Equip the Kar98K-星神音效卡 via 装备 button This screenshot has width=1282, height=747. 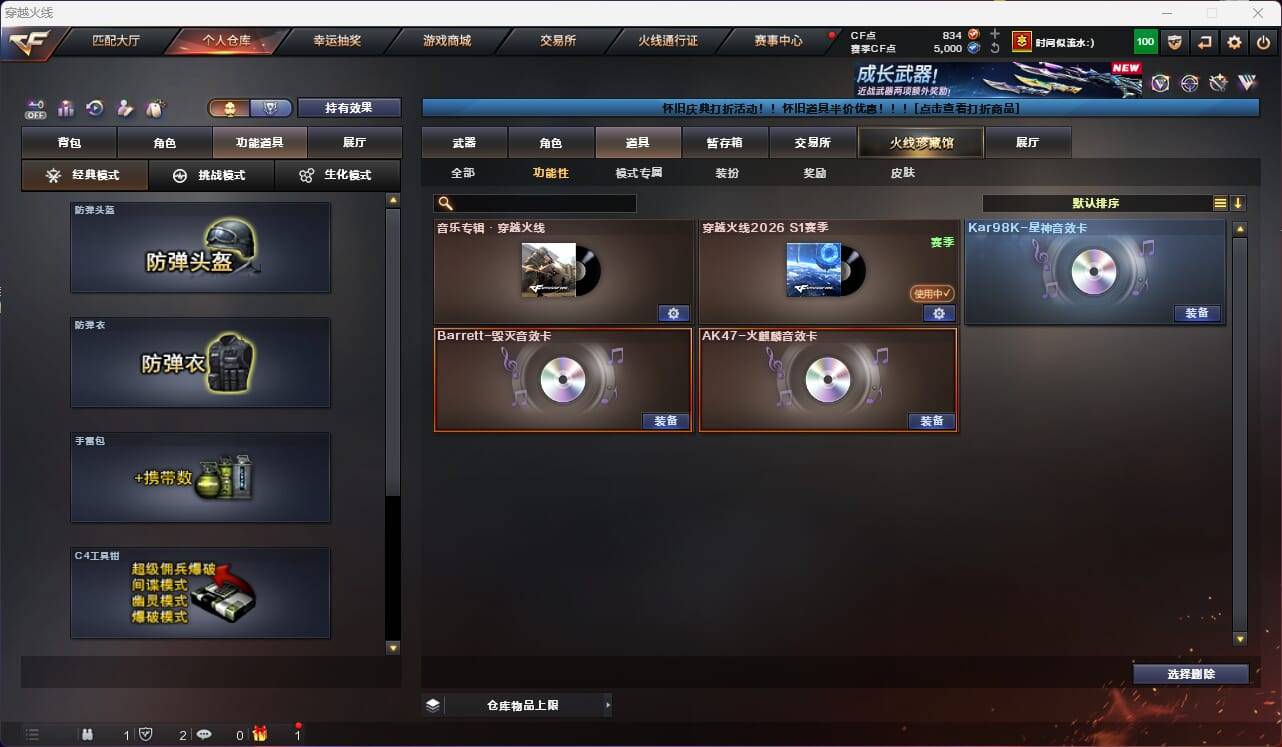[1197, 312]
